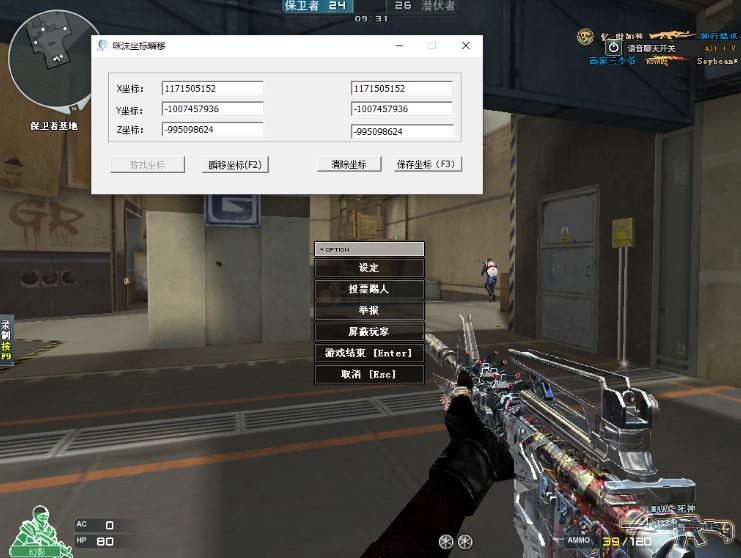This screenshot has height=558, width=741.
Task: Toggle the 语音聊天开关 voice chat power button
Action: pos(614,46)
